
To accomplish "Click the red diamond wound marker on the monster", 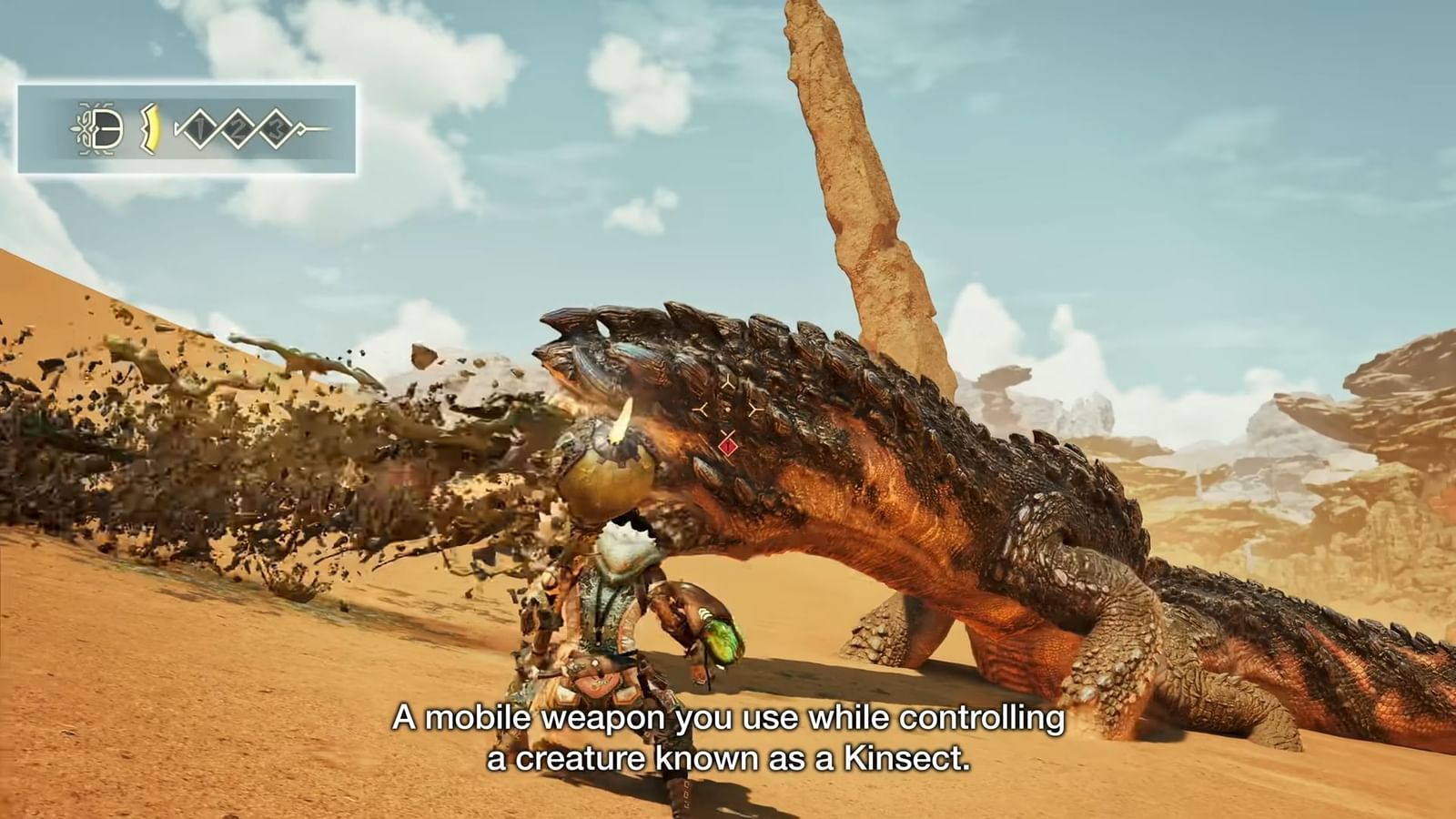I will point(728,447).
